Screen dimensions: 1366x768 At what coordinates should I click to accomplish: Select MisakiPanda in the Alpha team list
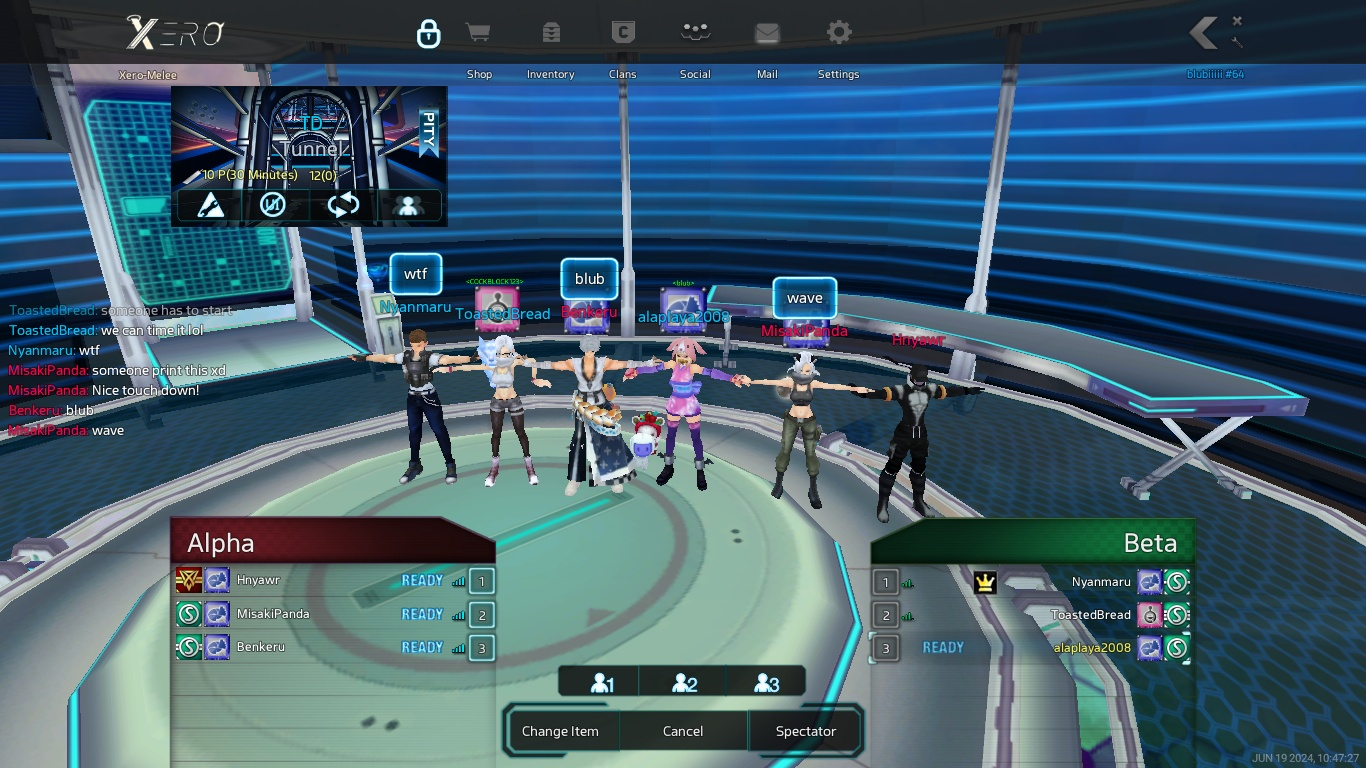pyautogui.click(x=272, y=614)
